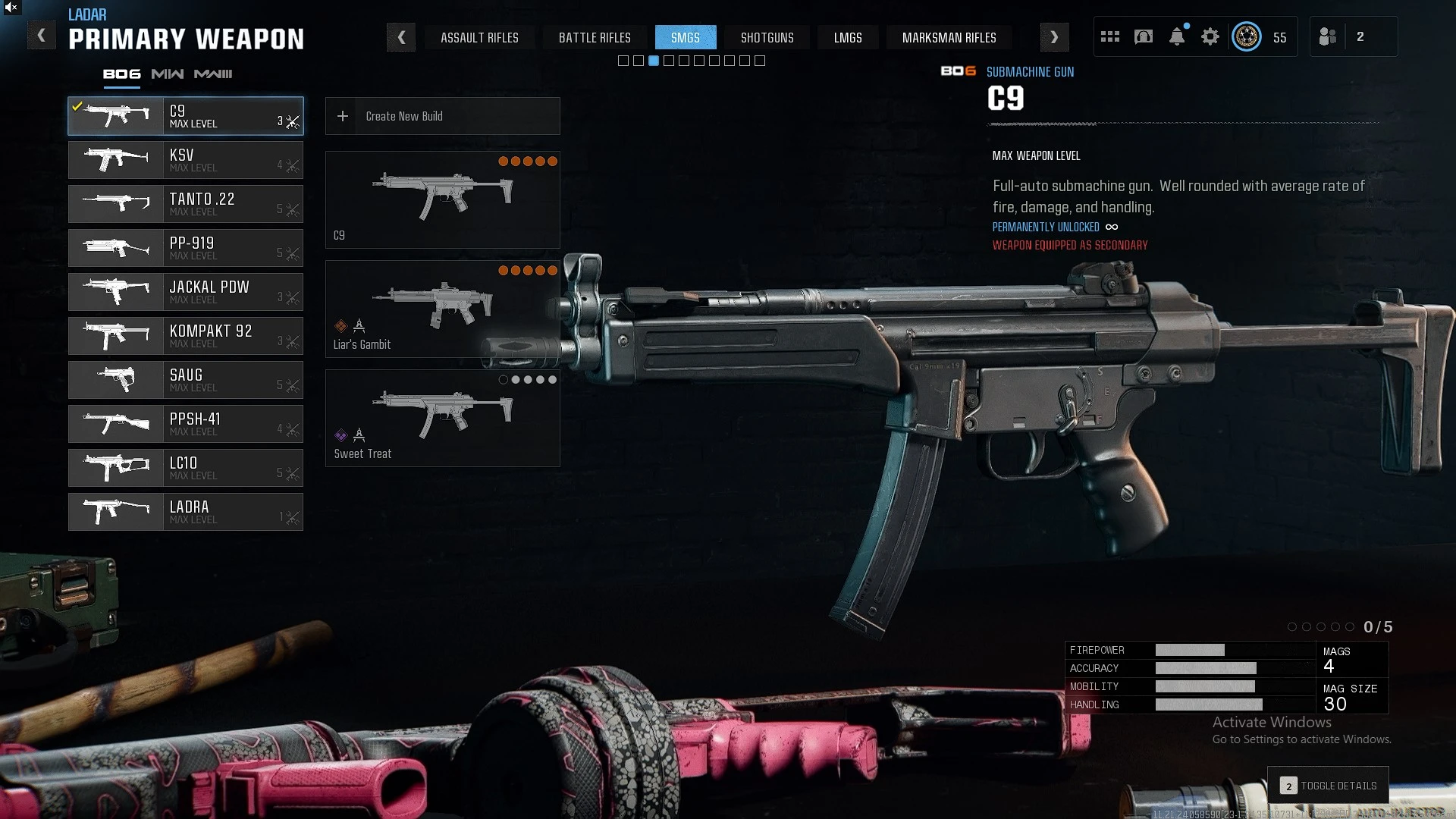
Task: Choose the Jackal PDW weapon row
Action: [186, 292]
